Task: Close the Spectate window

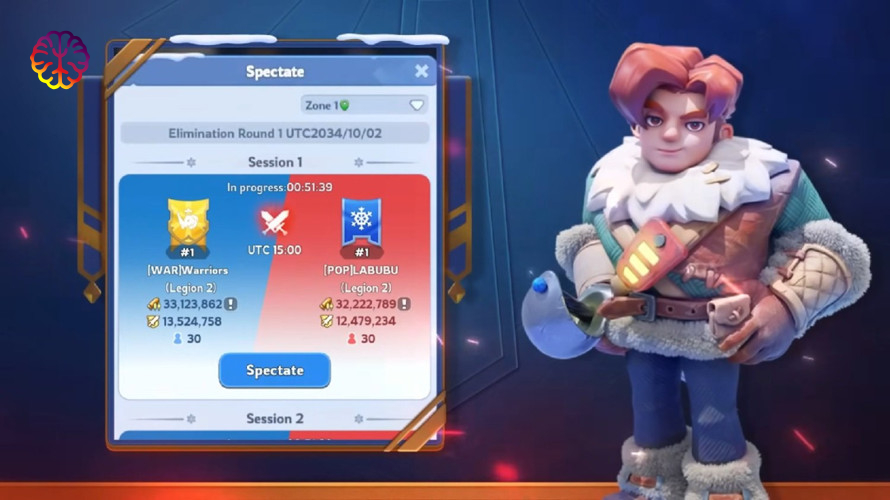Action: pyautogui.click(x=421, y=71)
